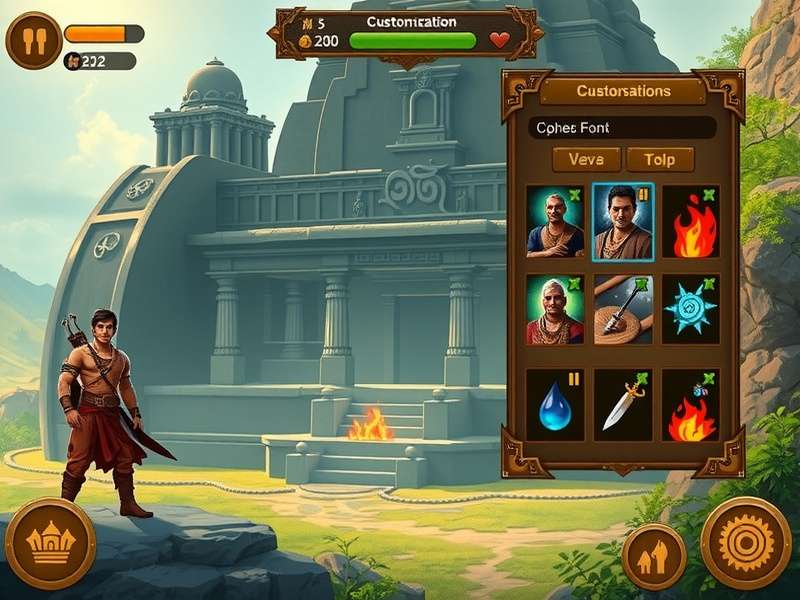The width and height of the screenshot is (800, 600).
Task: Select the arrow on wooden shield item
Action: pos(622,310)
